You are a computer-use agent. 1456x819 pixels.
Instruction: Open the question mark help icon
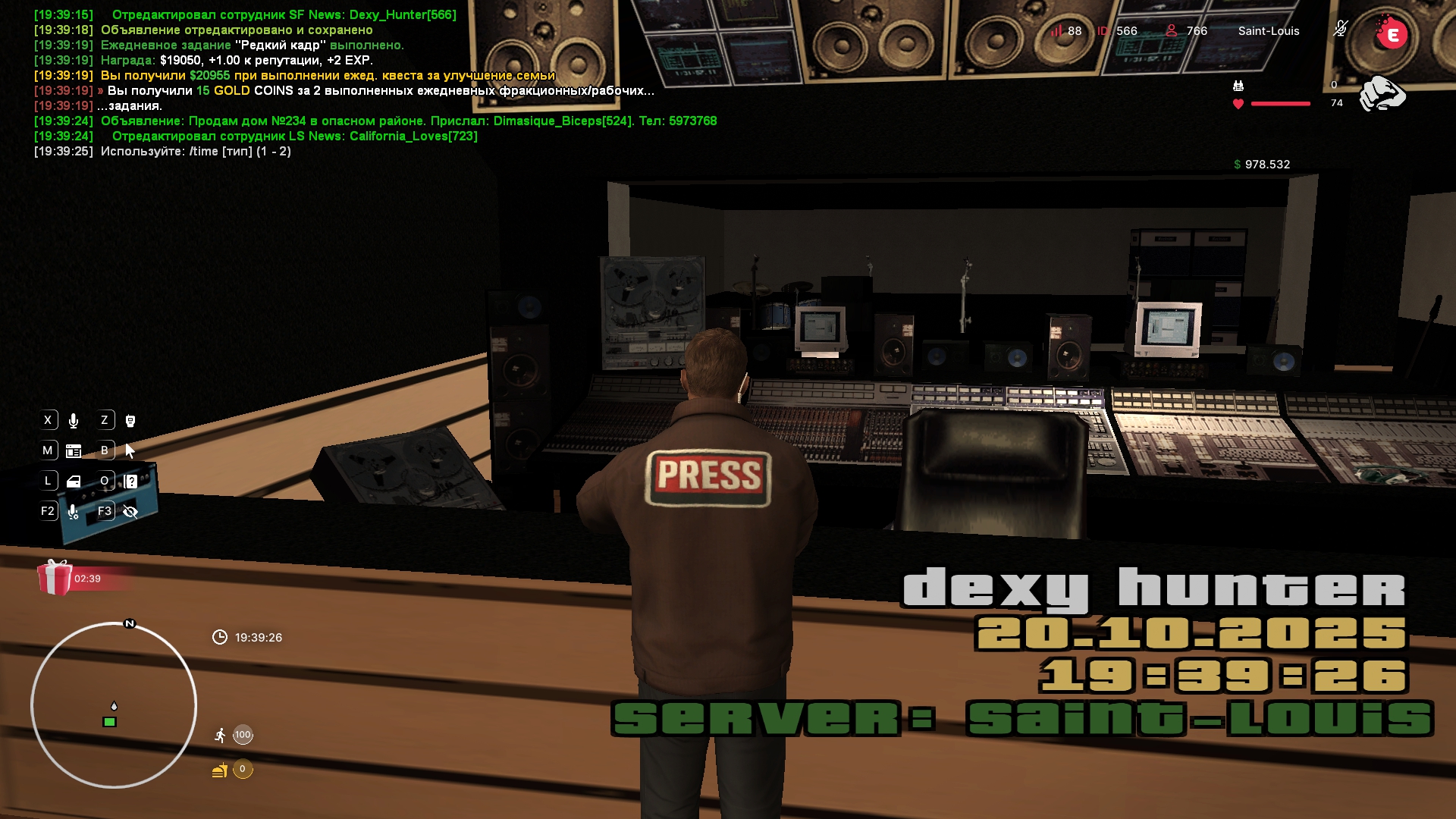(x=130, y=482)
